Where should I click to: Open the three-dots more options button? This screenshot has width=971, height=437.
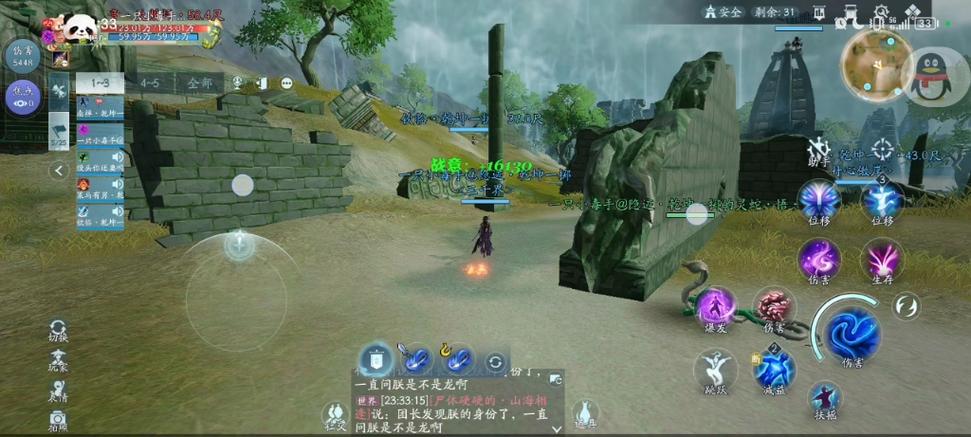286,83
